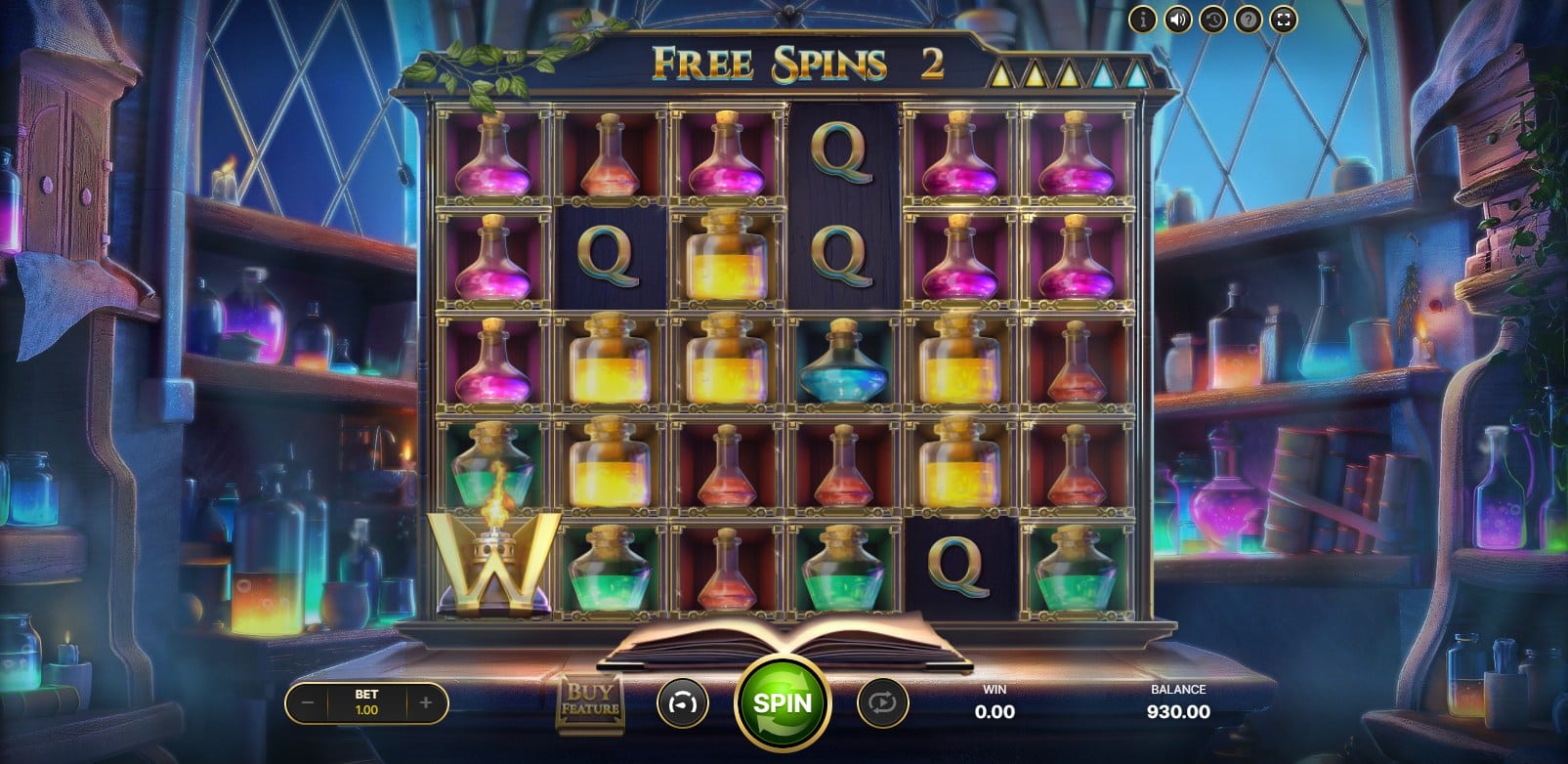Open the Buy Feature option
The width and height of the screenshot is (1568, 764).
(590, 702)
